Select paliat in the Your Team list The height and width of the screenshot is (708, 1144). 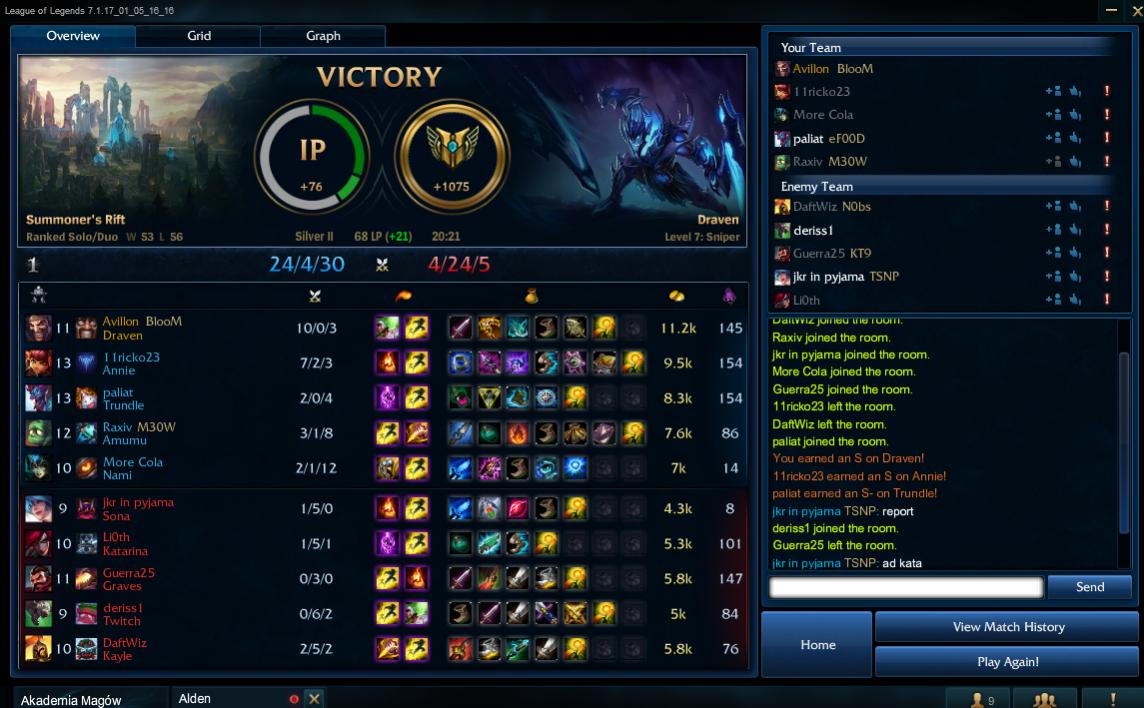[x=808, y=139]
